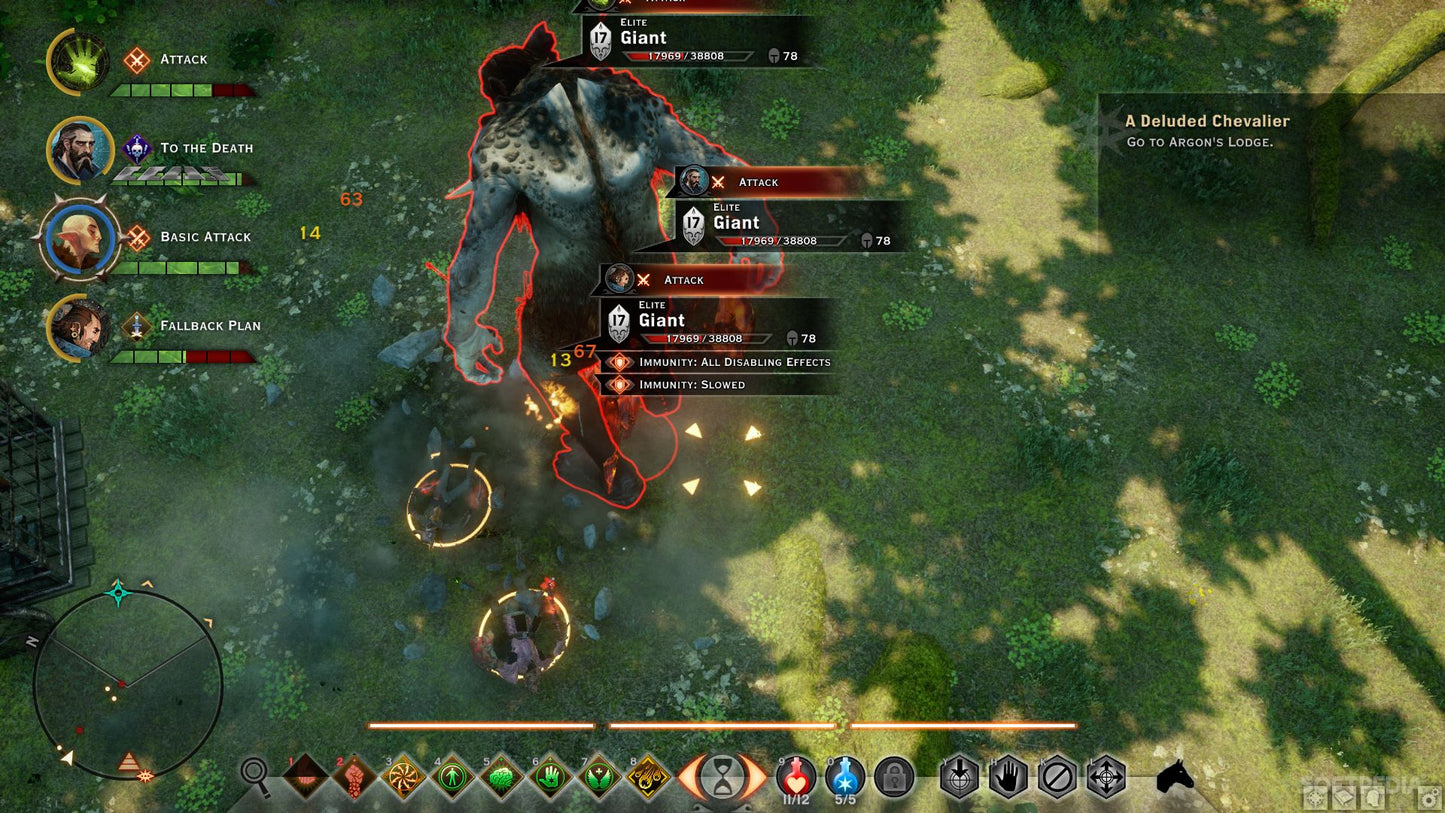Select the bald elf mage portrait

click(x=79, y=239)
